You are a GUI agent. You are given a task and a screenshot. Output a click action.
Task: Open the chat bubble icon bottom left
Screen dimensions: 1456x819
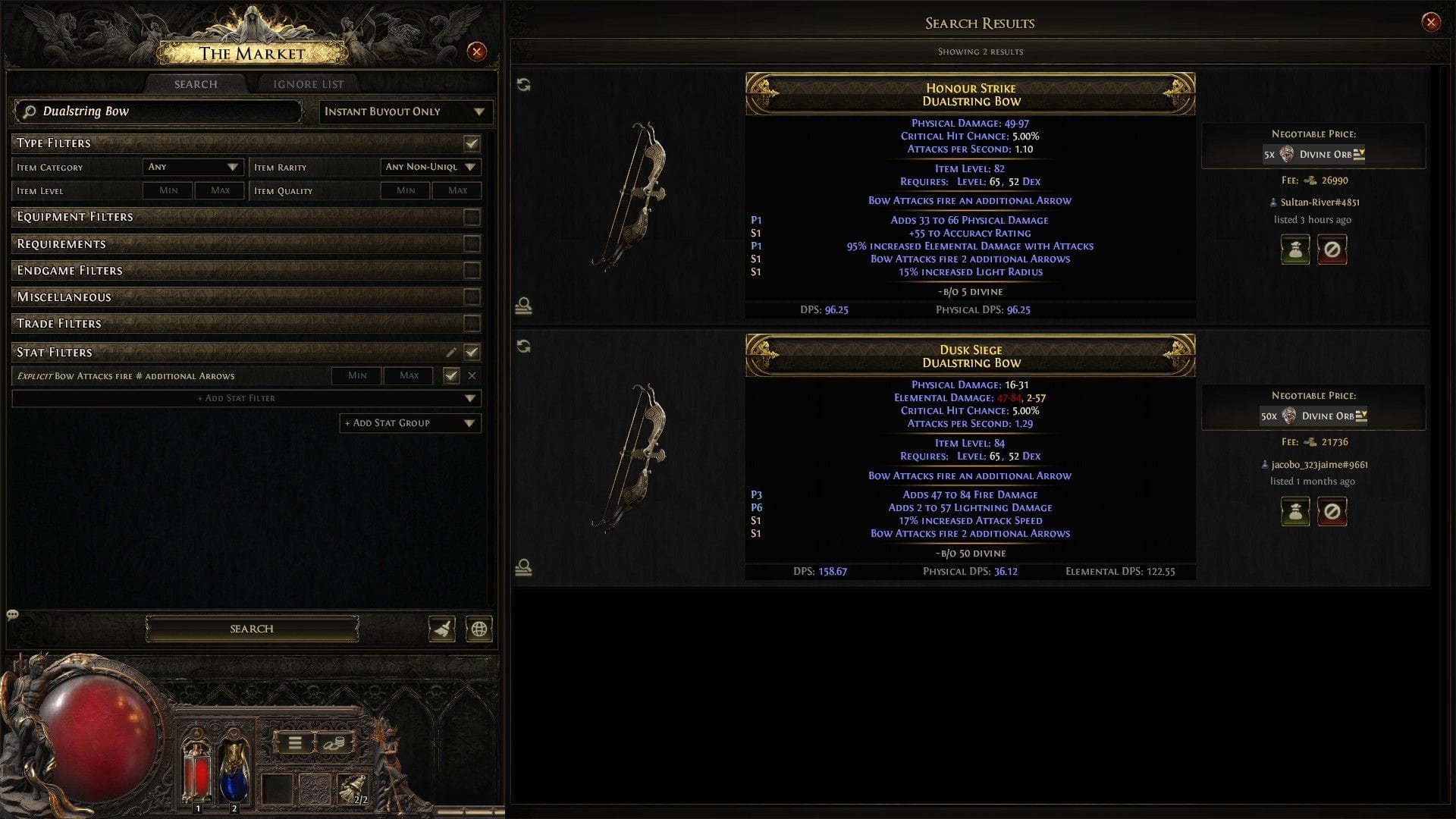(11, 615)
